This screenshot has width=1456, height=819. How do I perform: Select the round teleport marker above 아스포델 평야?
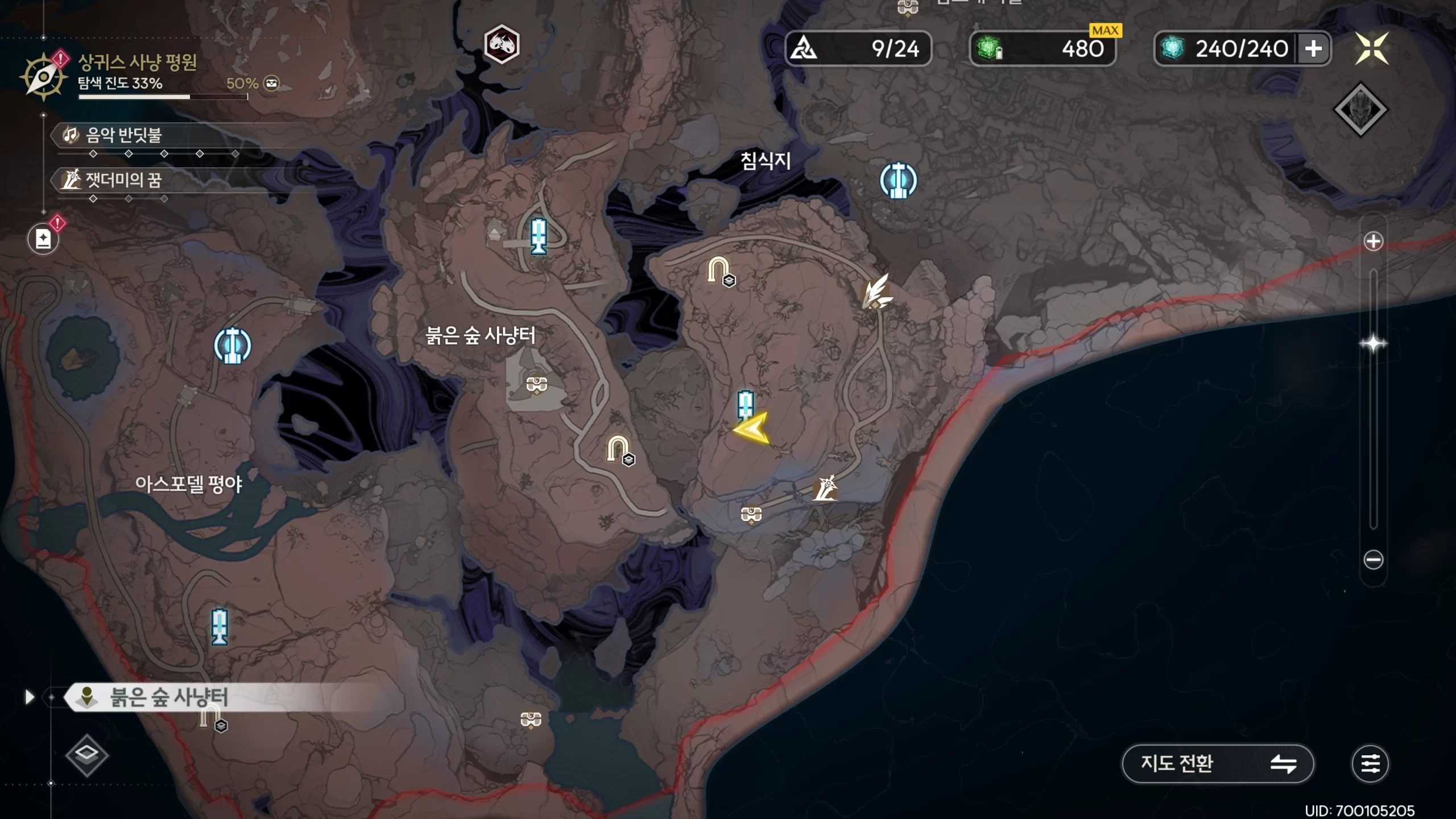coord(232,345)
